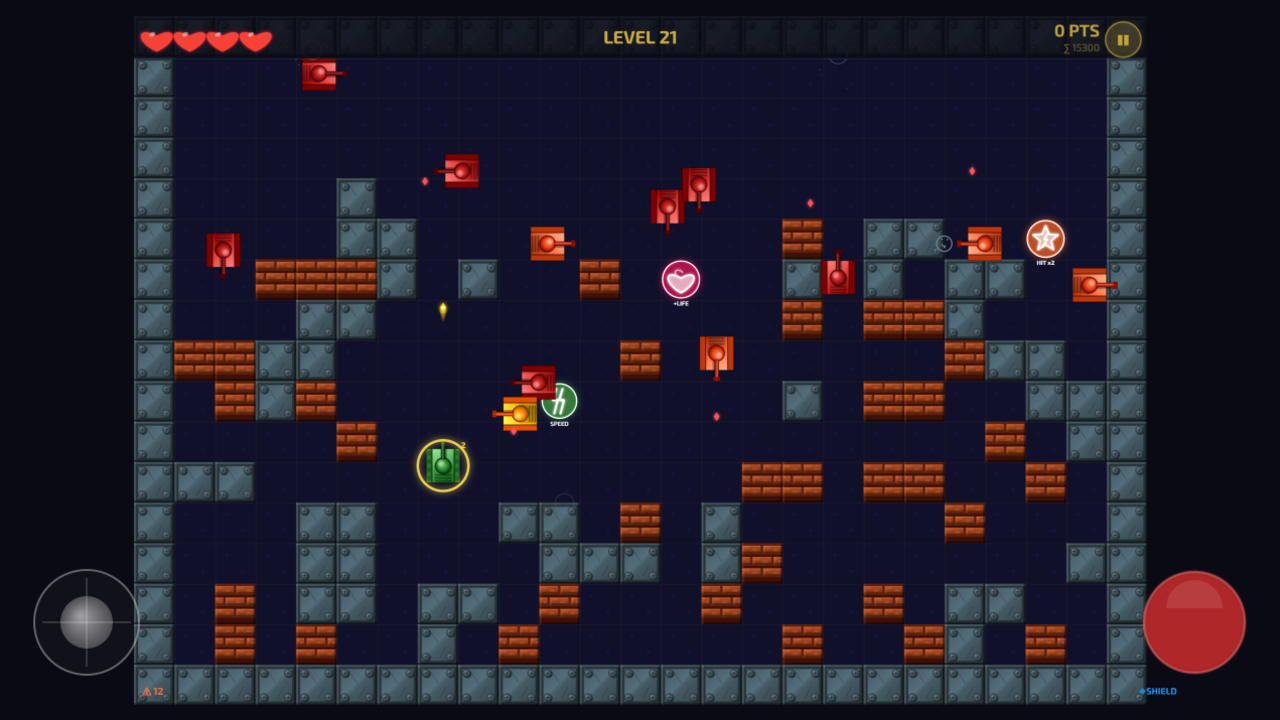The image size is (1280, 720).
Task: Click the 0 PTS score display
Action: 1076,30
